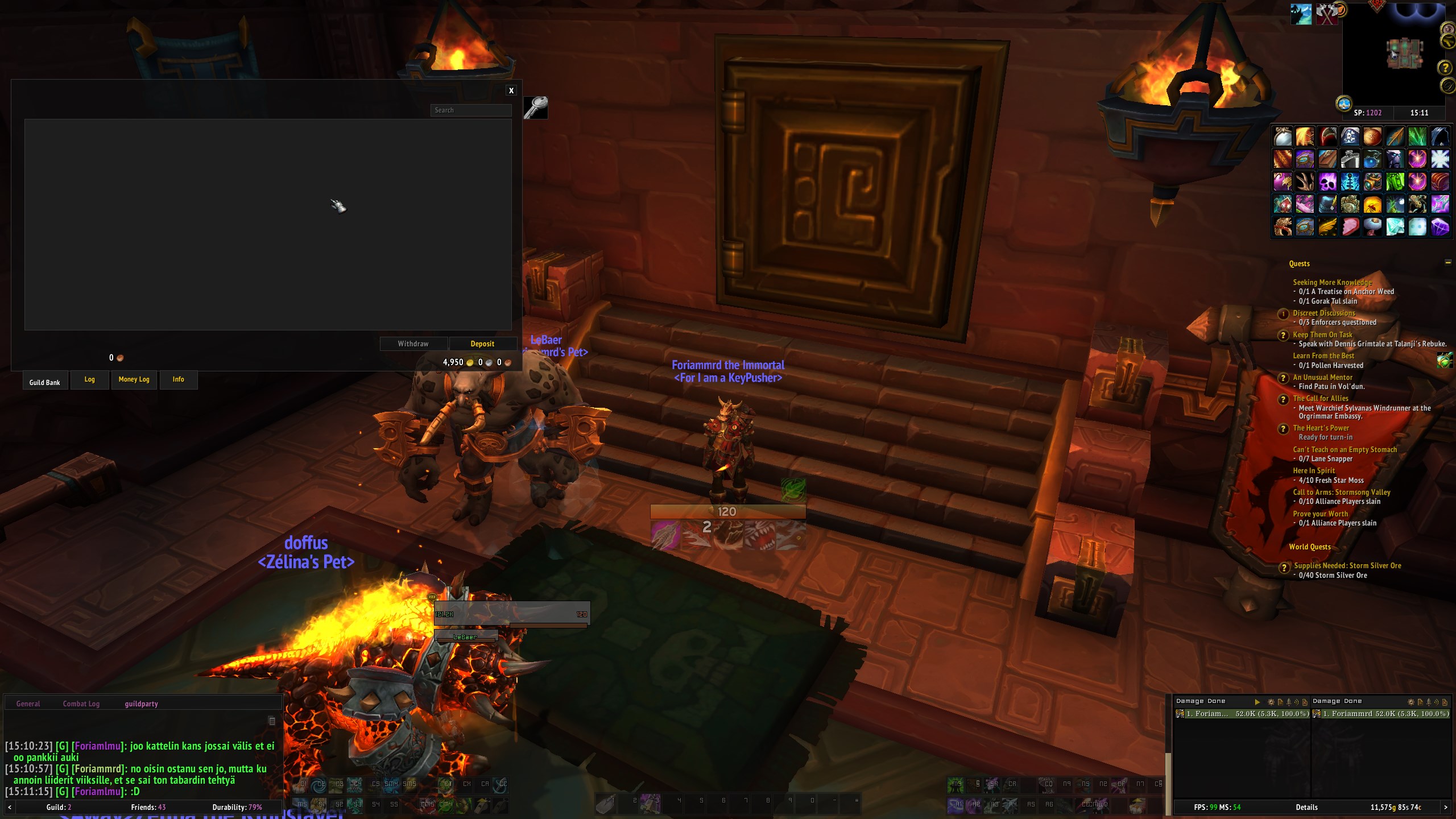
Task: Open the Money Log tab
Action: pyautogui.click(x=134, y=379)
